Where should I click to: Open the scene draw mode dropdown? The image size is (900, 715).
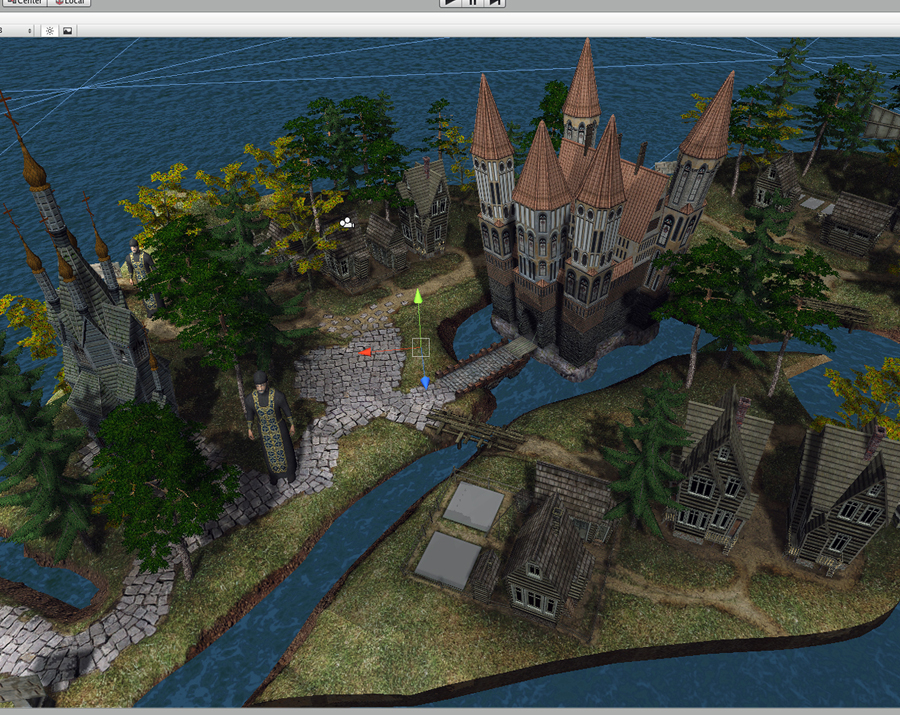coord(15,30)
